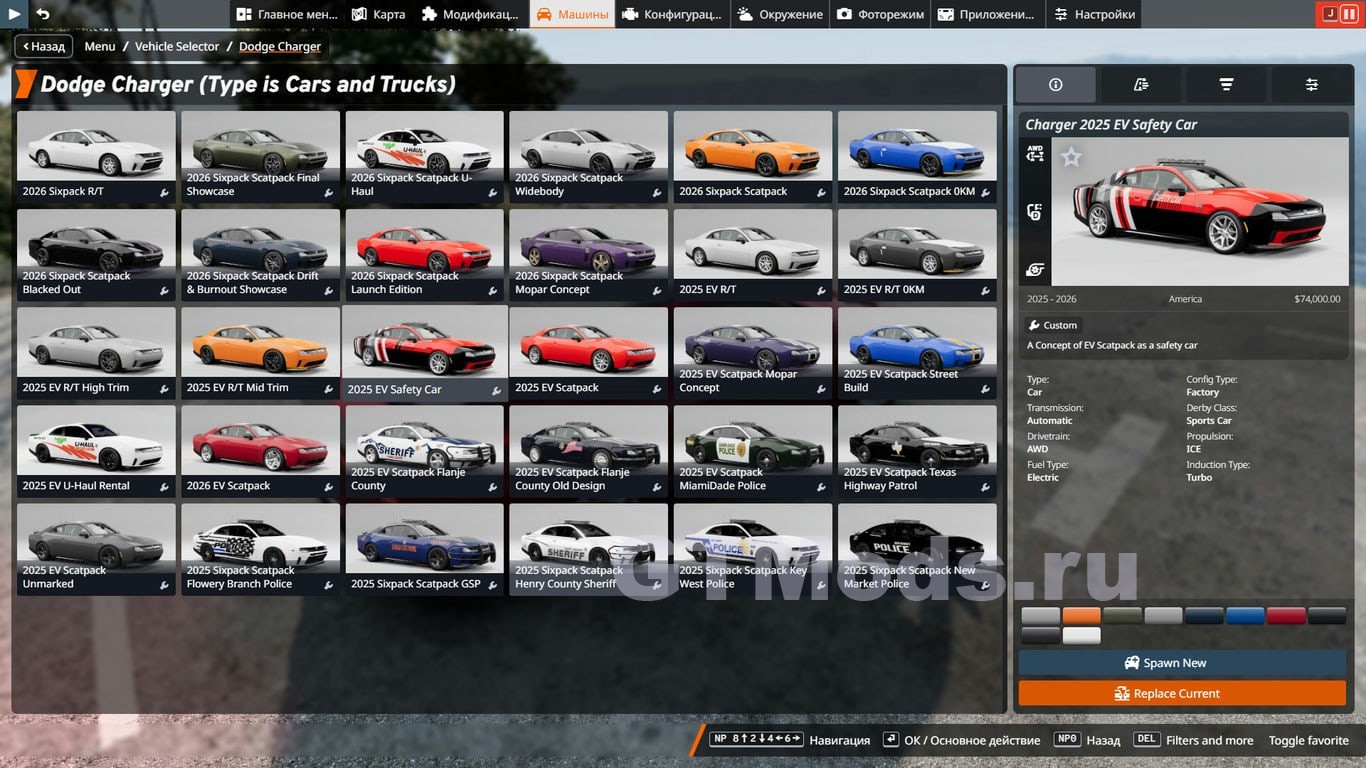
Task: Choose the 2025 Sixpack Scatpack GSP
Action: [424, 548]
